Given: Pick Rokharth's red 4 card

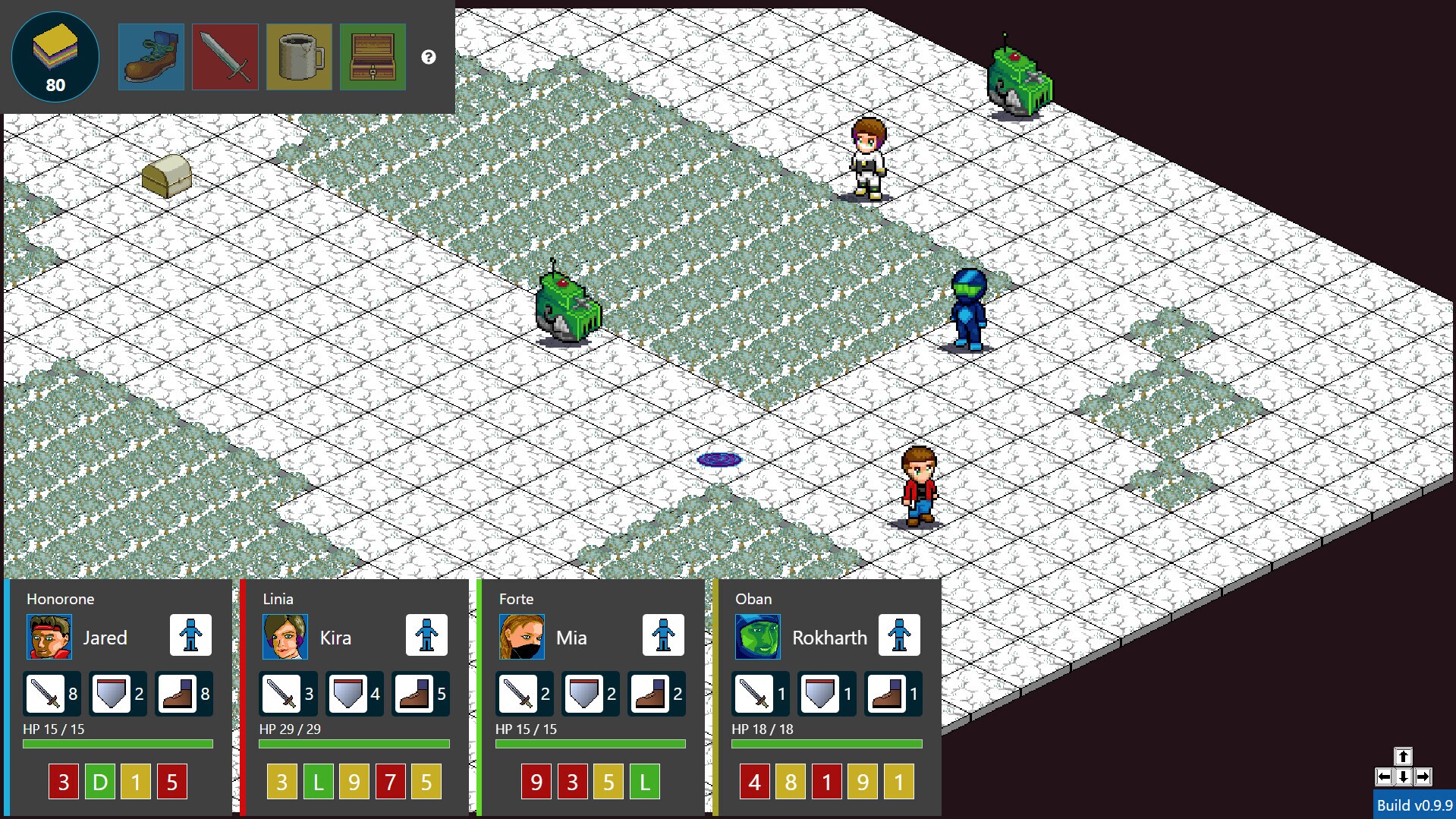Looking at the screenshot, I should [754, 782].
